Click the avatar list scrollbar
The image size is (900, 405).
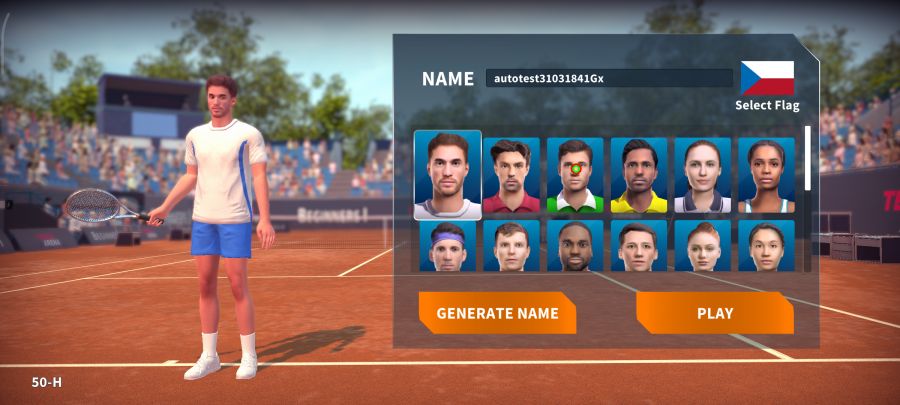808,158
